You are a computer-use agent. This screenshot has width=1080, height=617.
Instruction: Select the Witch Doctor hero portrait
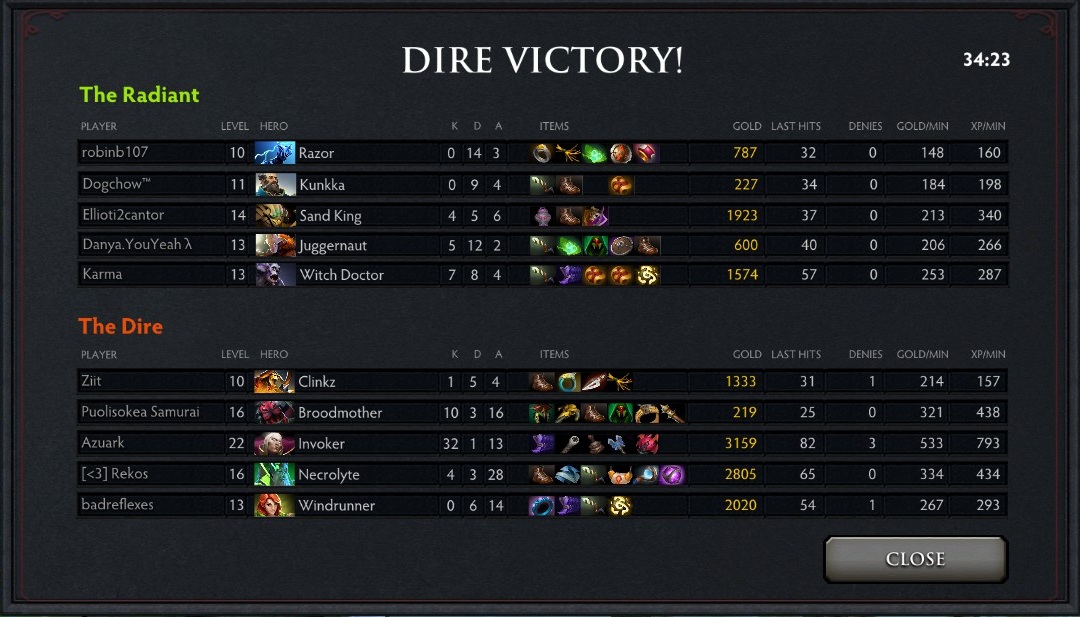coord(275,275)
